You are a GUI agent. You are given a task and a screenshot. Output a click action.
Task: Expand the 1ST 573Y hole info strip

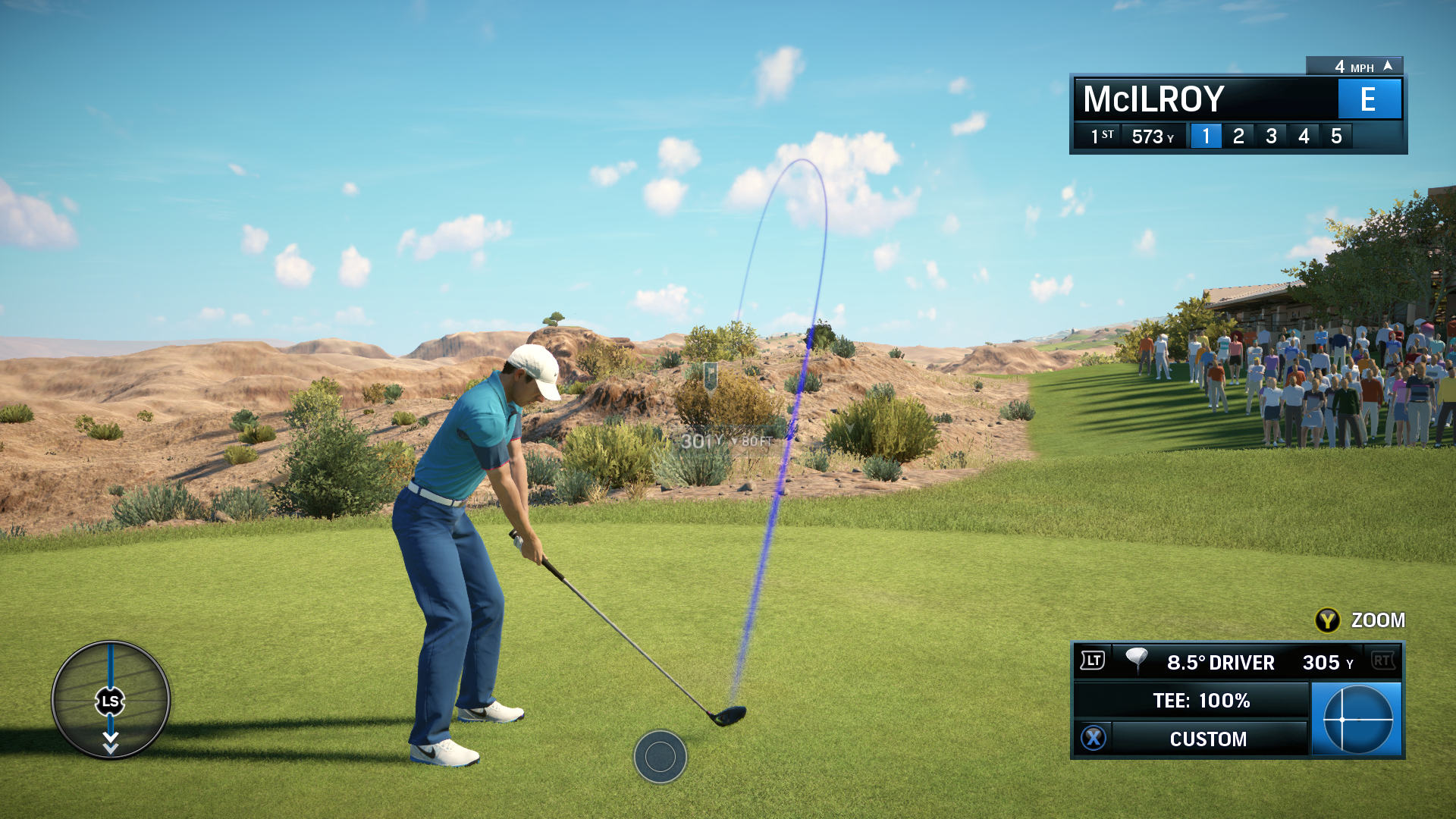coord(1130,136)
